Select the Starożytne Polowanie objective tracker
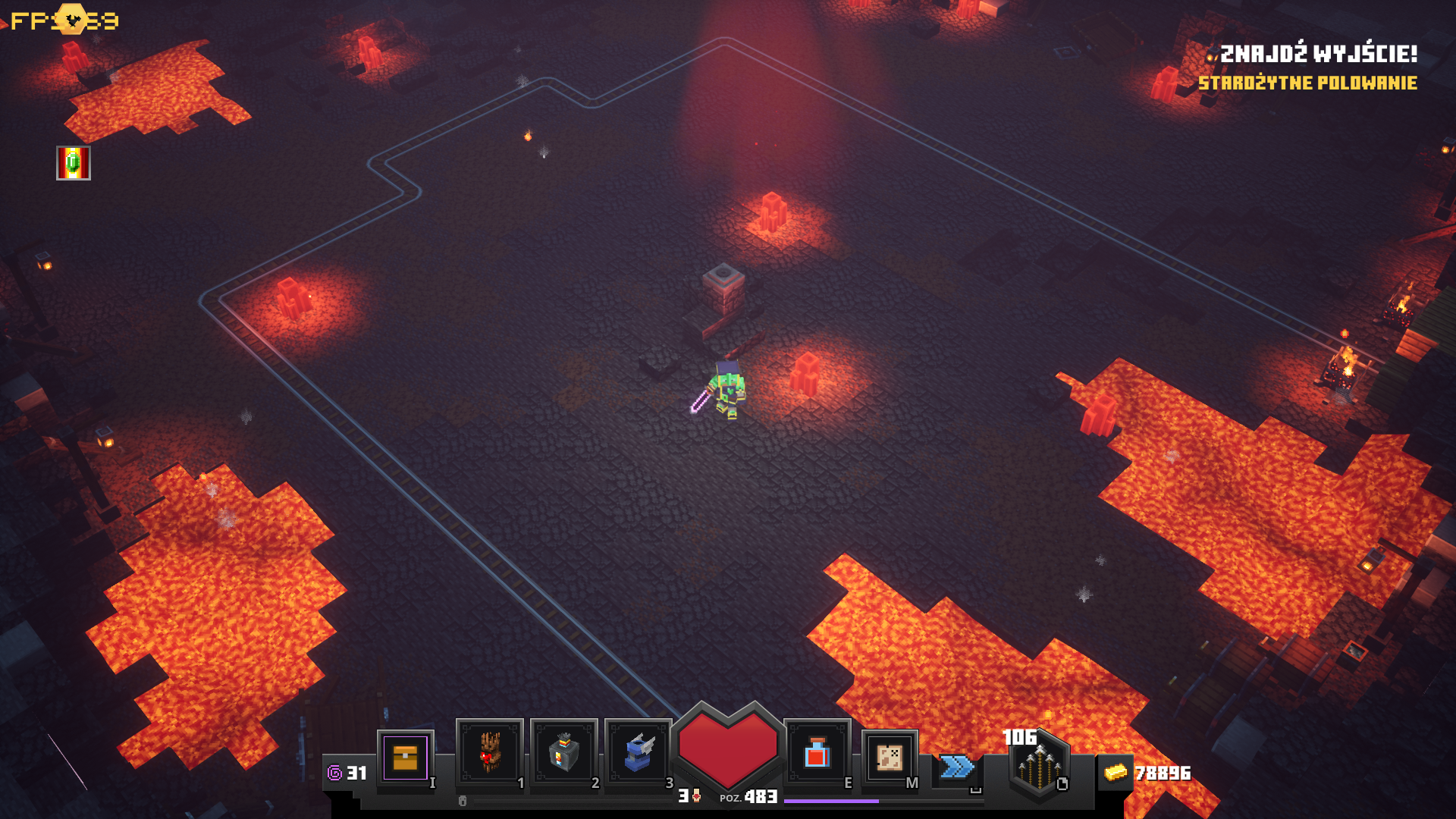This screenshot has height=819, width=1456. (x=1307, y=83)
